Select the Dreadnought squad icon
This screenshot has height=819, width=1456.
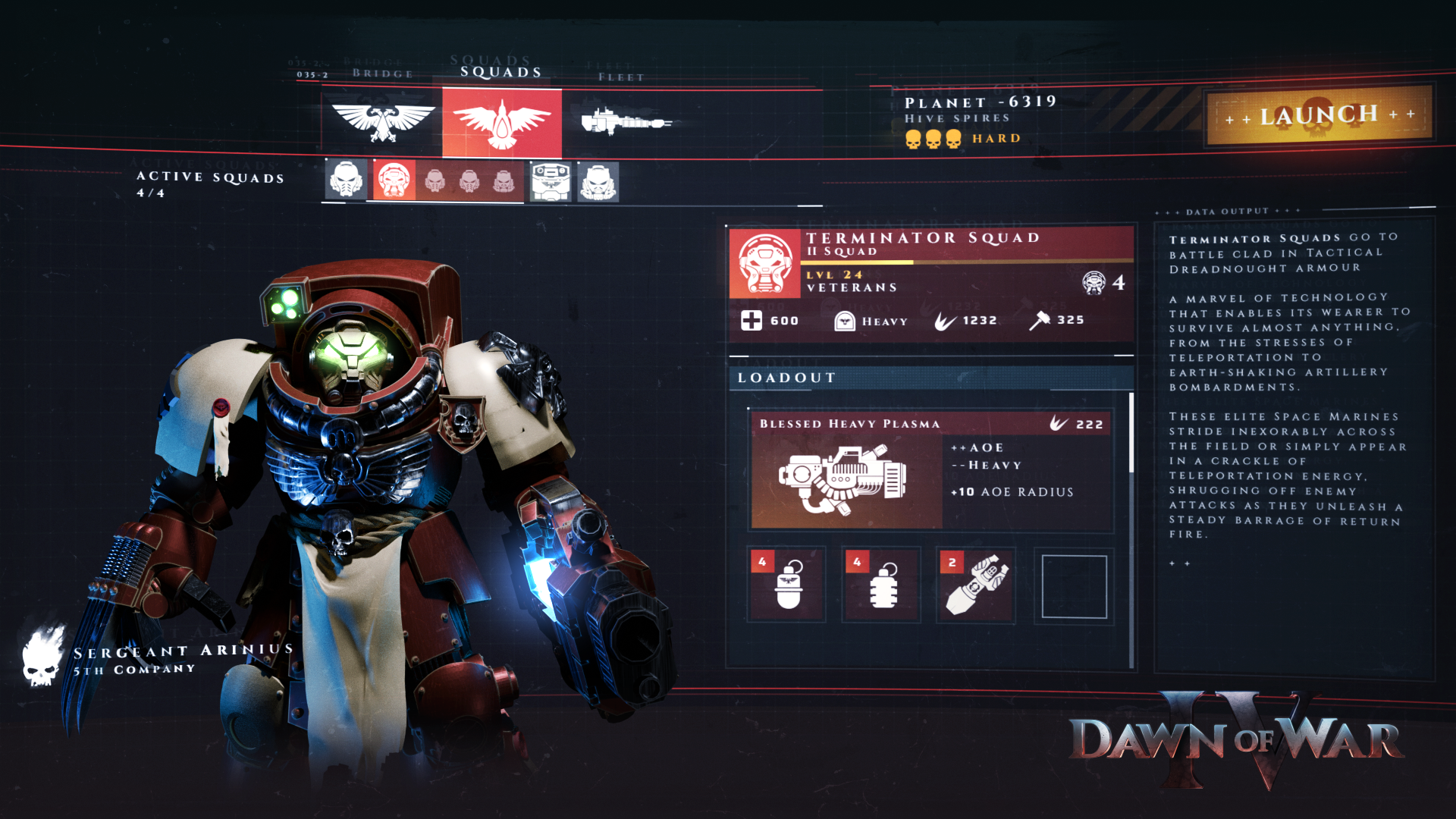(x=551, y=182)
